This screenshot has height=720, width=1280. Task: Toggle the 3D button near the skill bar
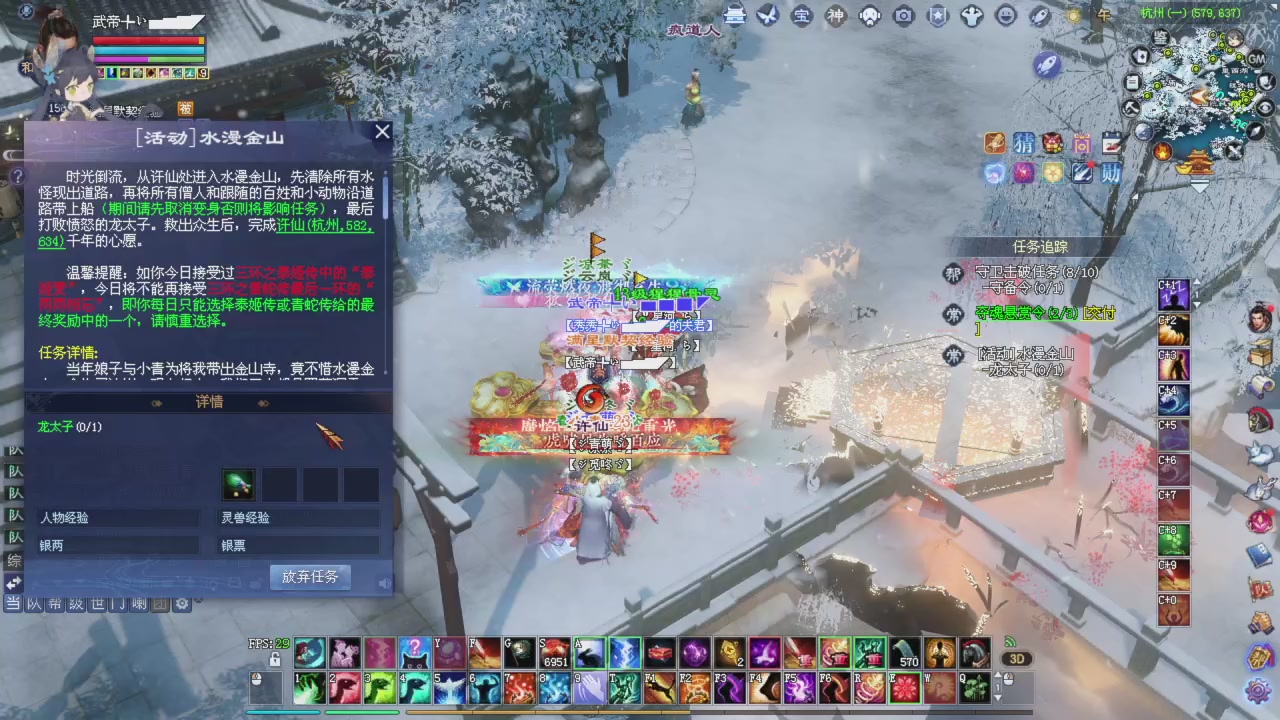coord(1017,658)
